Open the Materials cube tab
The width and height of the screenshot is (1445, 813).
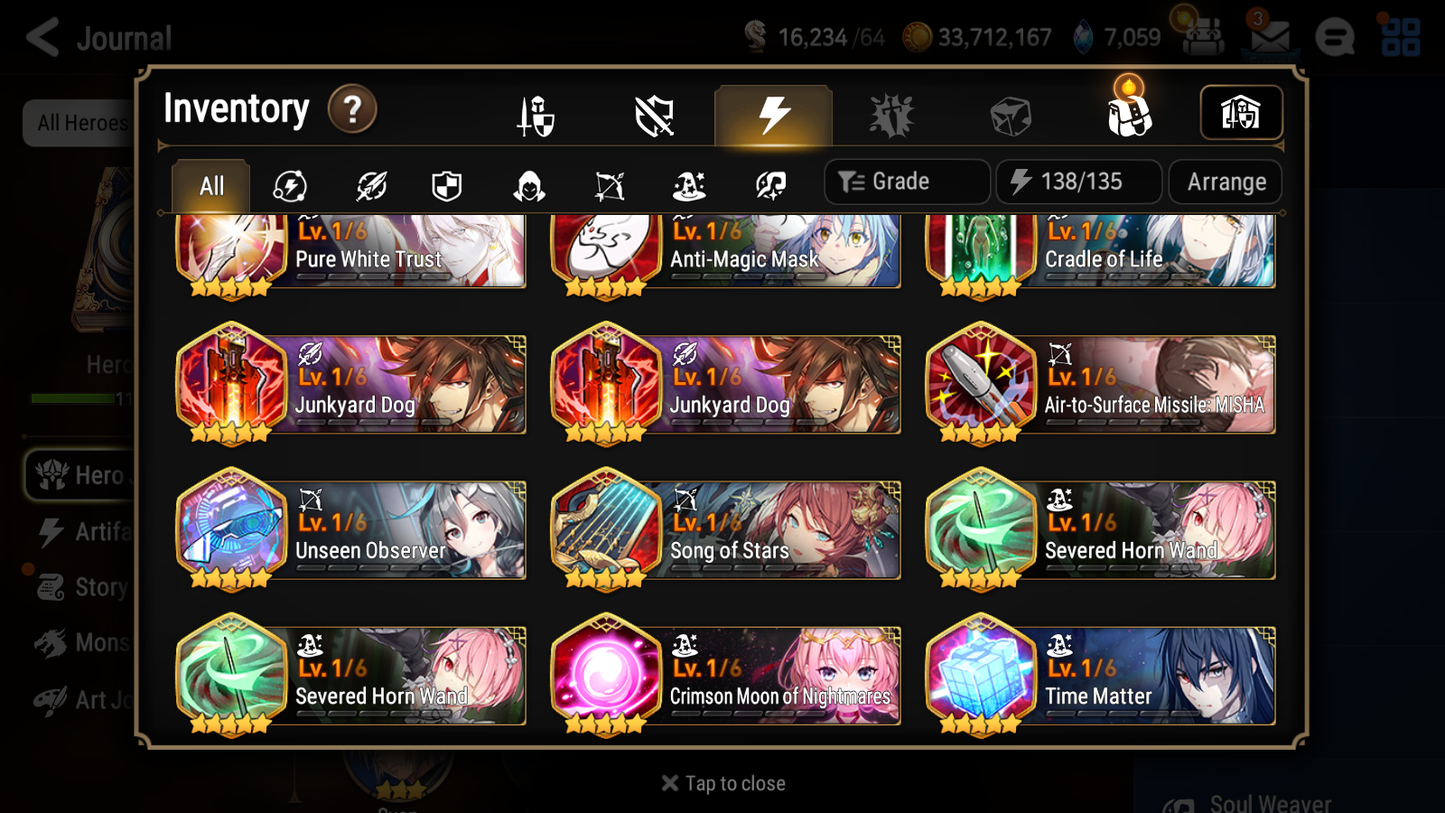click(1009, 113)
